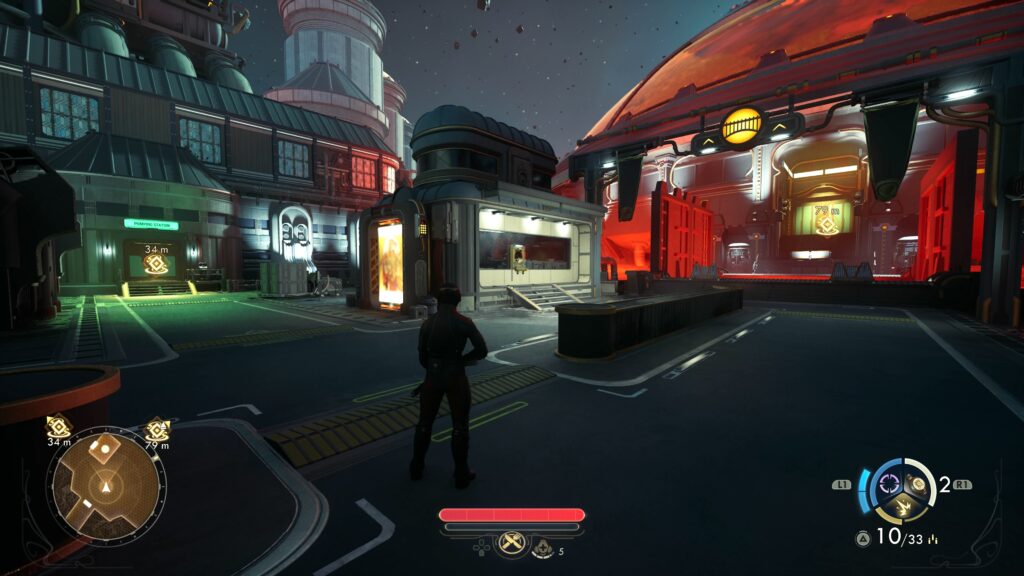Viewport: 1024px width, 576px height.
Task: Click the 34 m waypoint marker on the doorway
Action: pos(155,264)
